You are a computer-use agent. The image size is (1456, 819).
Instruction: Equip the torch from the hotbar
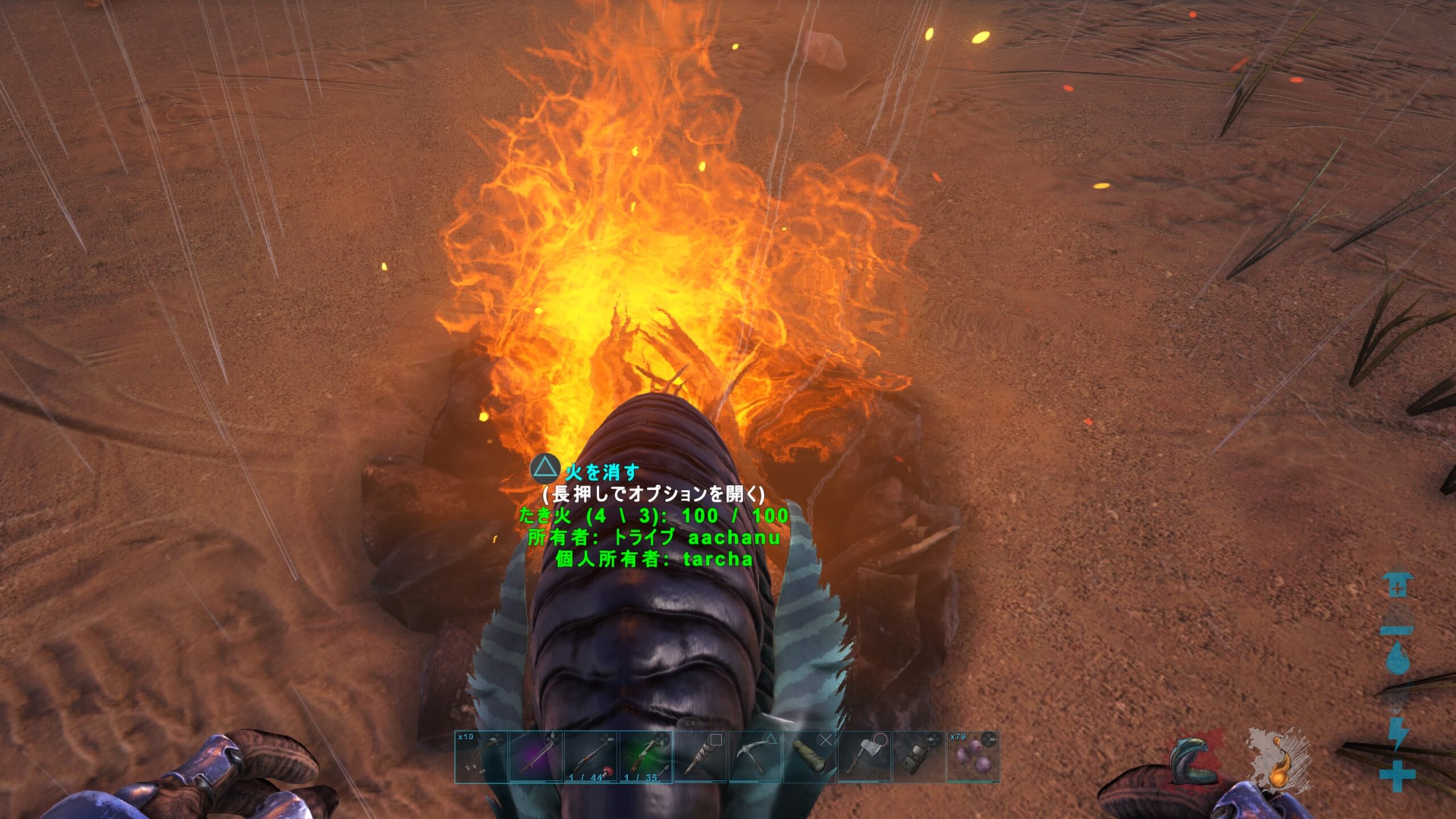tap(701, 756)
